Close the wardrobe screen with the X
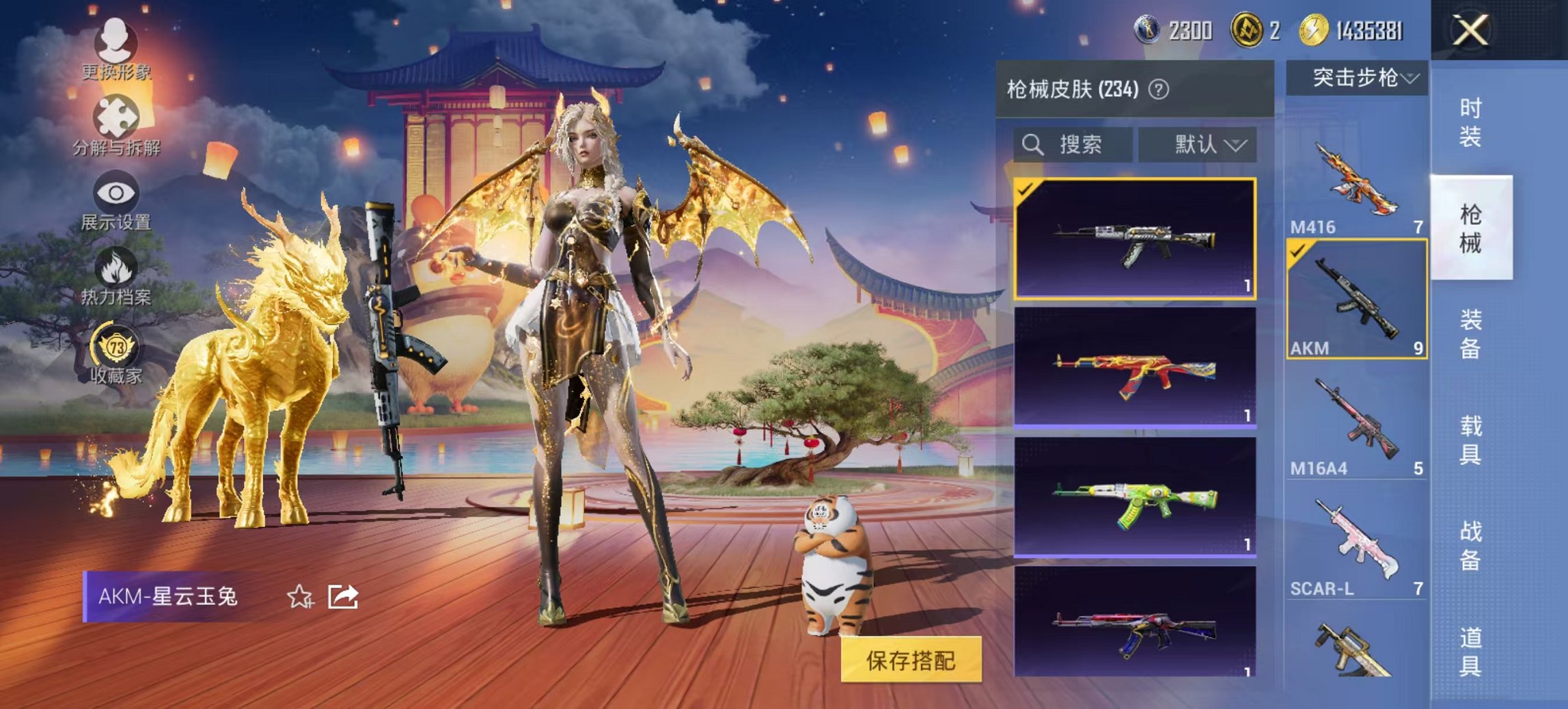 click(x=1470, y=31)
